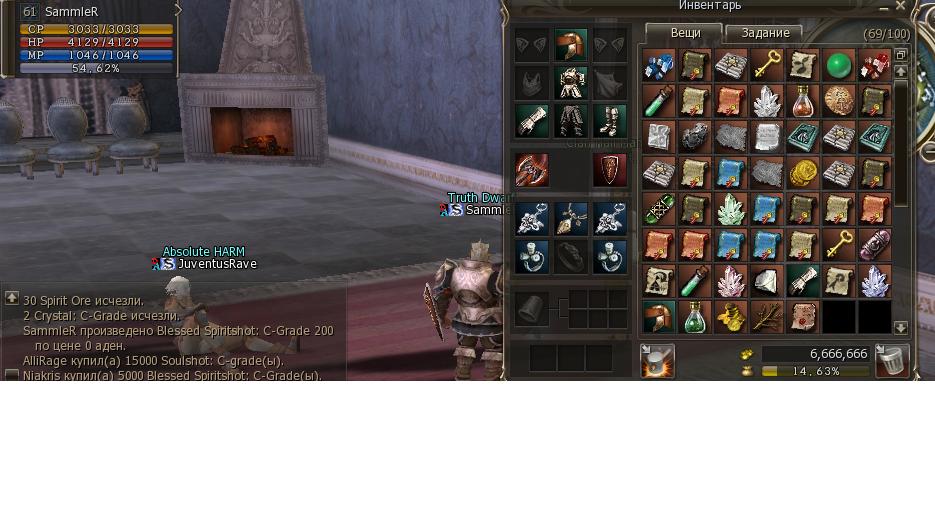Viewport: 935px width, 528px height.
Task: Select the dry twig branch item
Action: [766, 317]
